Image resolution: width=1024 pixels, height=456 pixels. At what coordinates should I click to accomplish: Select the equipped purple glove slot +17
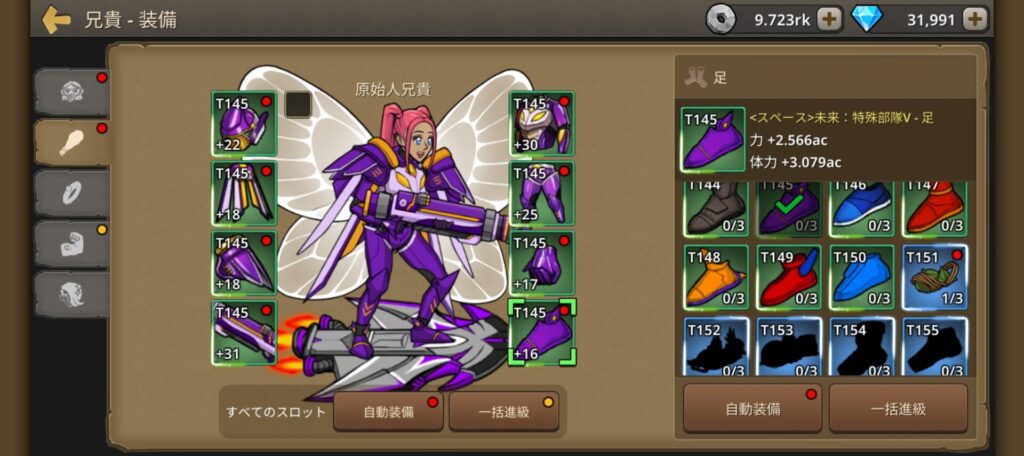(x=541, y=263)
